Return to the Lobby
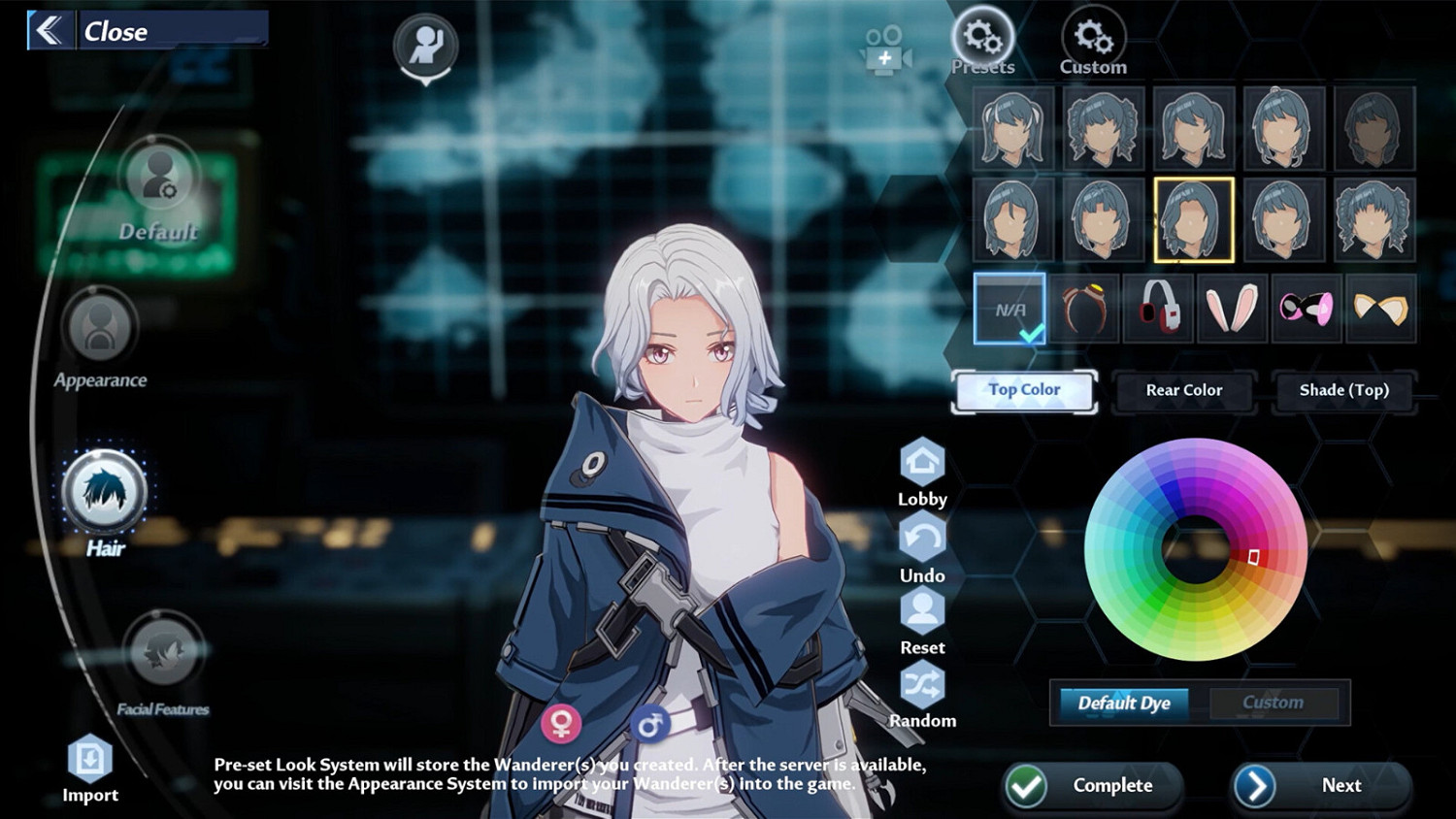This screenshot has width=1456, height=819. (x=921, y=463)
